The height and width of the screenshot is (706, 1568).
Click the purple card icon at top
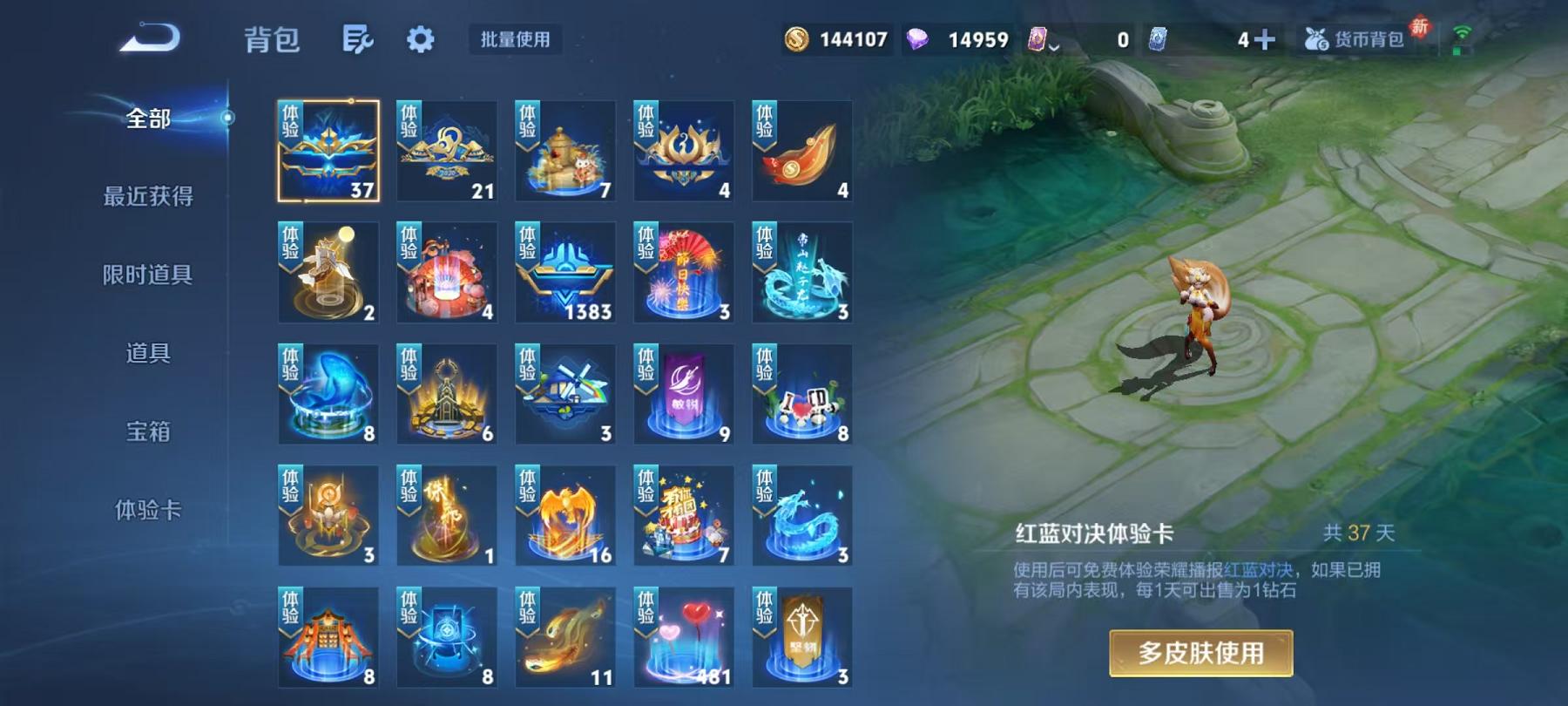[x=1037, y=37]
